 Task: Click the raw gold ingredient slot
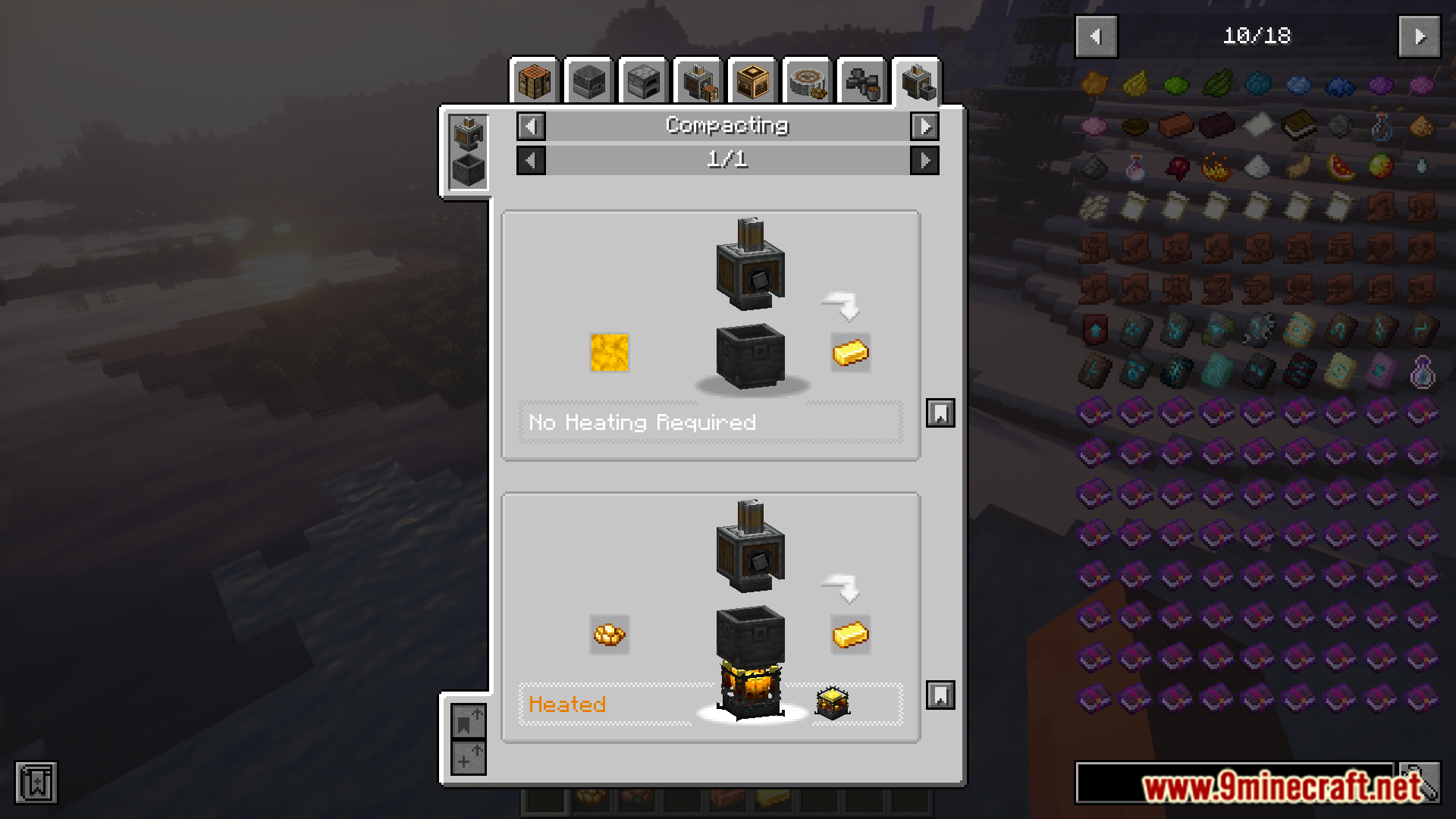pyautogui.click(x=609, y=635)
